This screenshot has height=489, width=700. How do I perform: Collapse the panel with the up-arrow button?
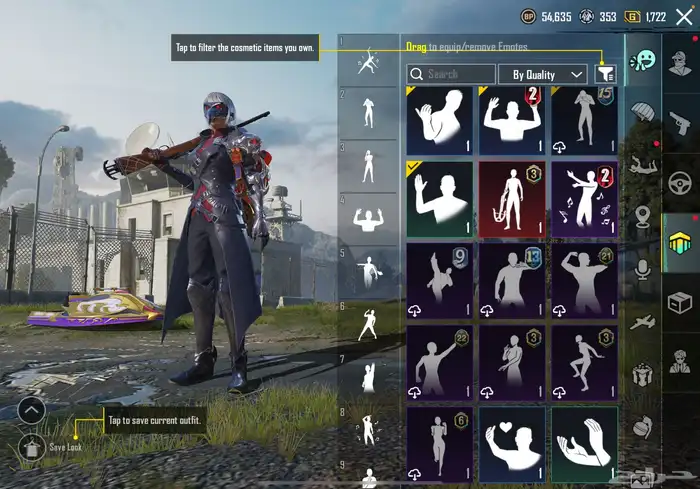(31, 410)
